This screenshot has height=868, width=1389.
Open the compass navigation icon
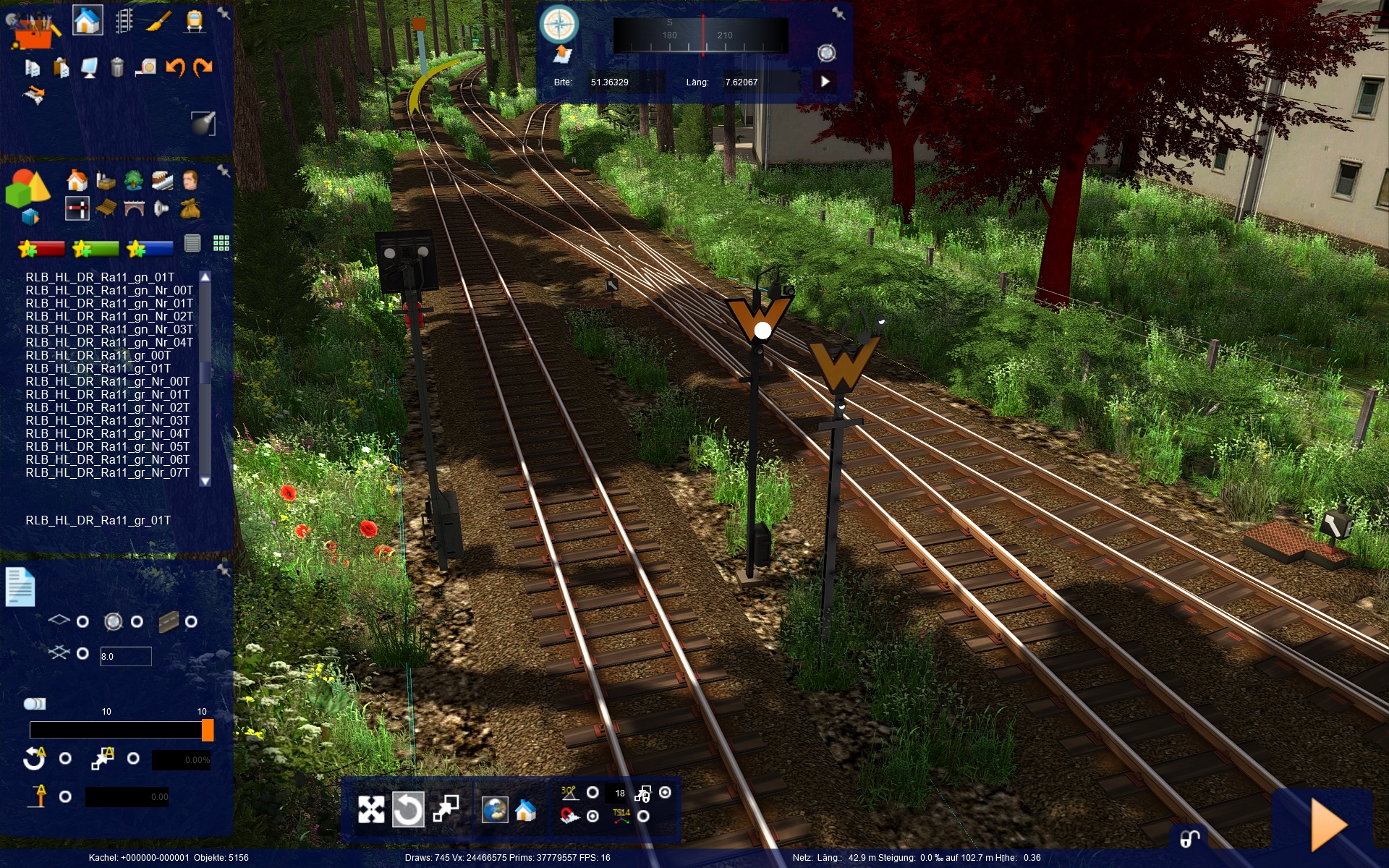click(x=558, y=25)
